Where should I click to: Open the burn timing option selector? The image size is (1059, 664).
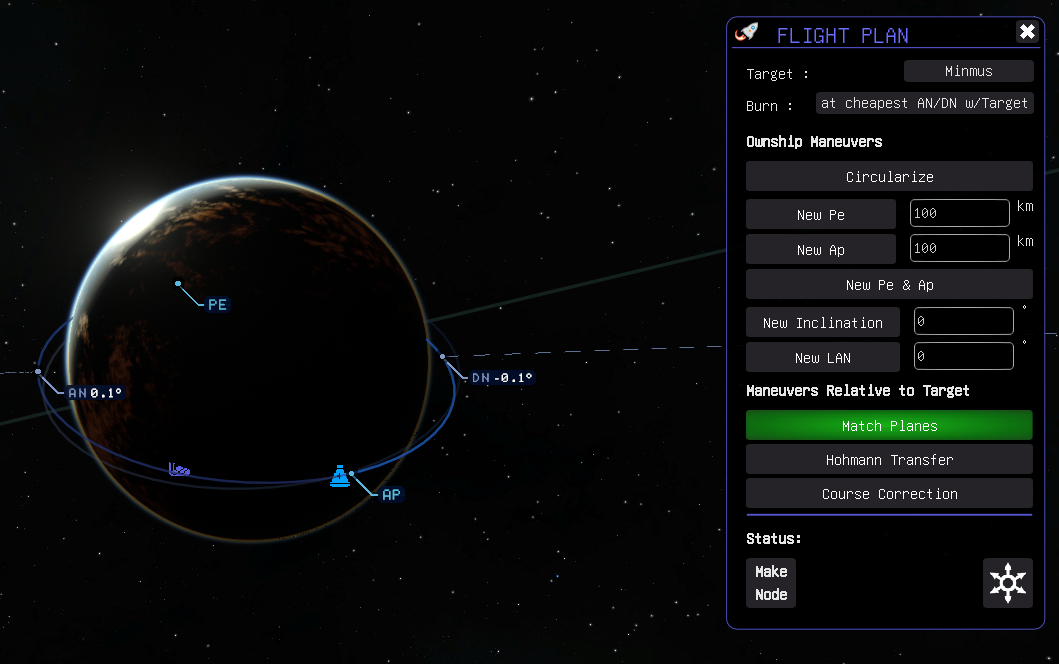click(x=924, y=103)
